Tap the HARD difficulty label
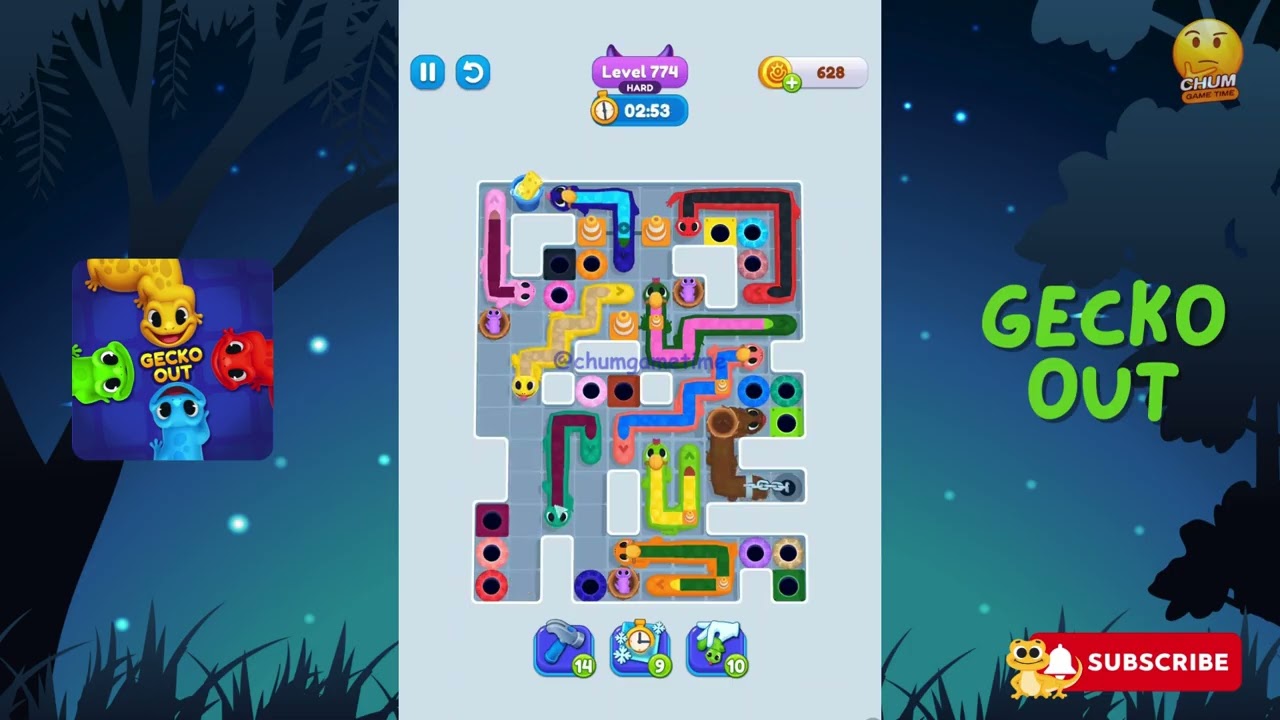The width and height of the screenshot is (1280, 720). coord(638,87)
